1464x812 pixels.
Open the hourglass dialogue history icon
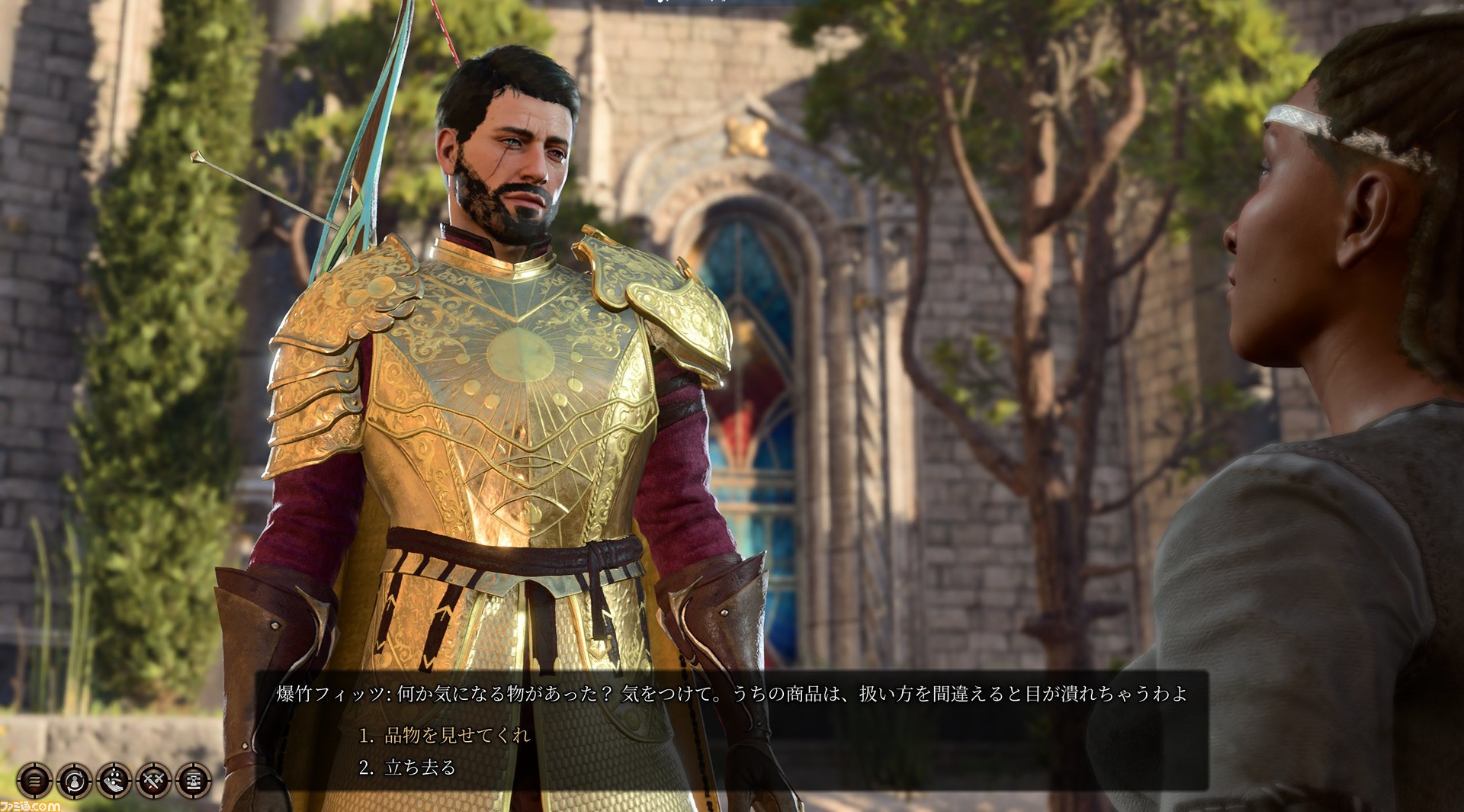coord(193,781)
